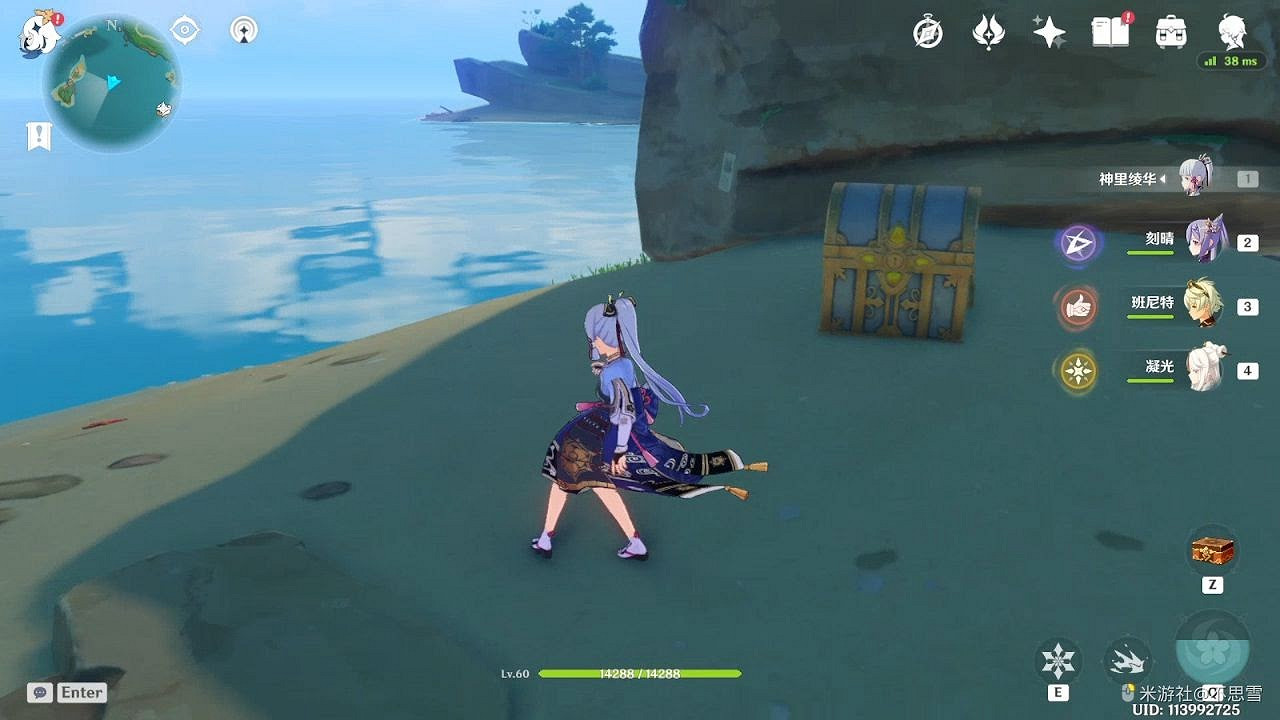Open the Adventurer Handbook book icon
The image size is (1280, 720).
1109,32
